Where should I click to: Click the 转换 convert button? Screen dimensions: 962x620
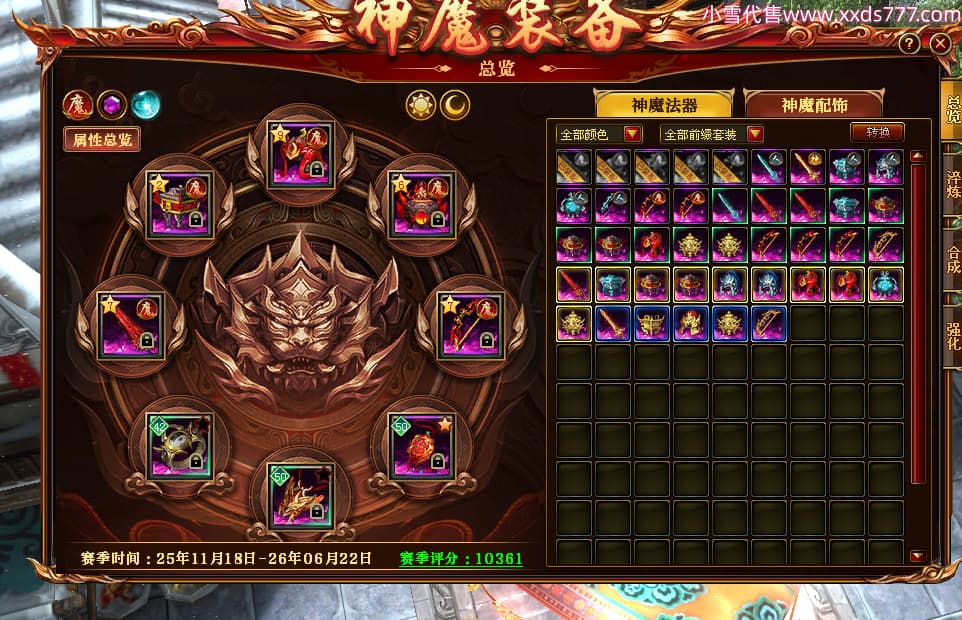877,132
